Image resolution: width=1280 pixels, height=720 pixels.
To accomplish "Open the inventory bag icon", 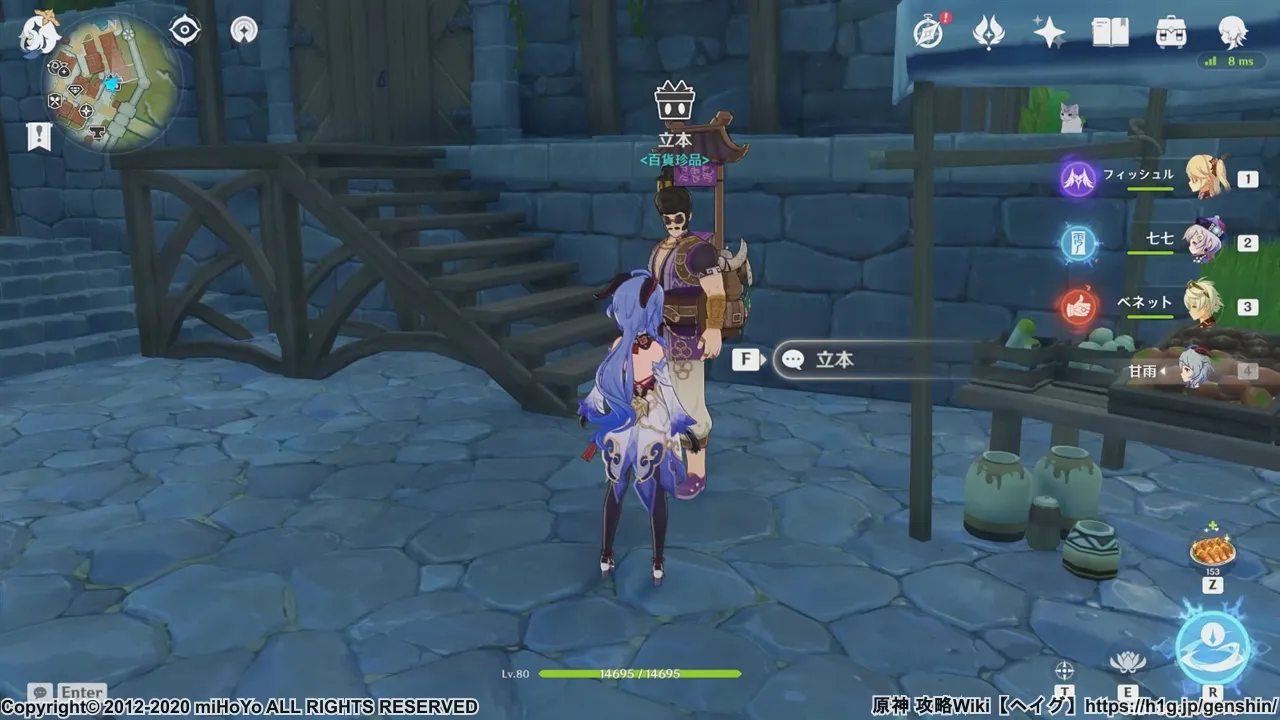I will tap(1170, 32).
